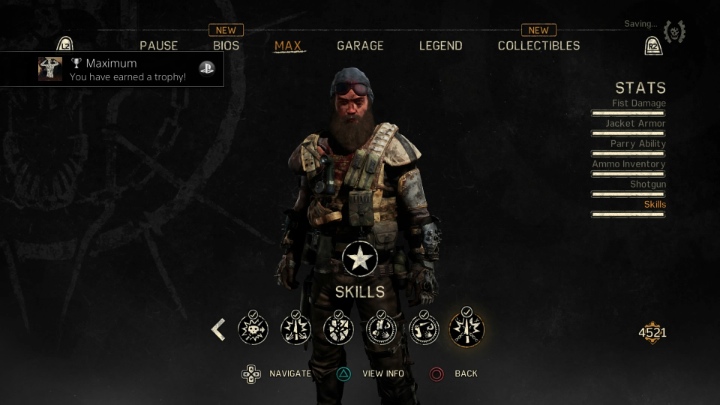720x405 pixels.
Task: Switch to the BIOS tab
Action: click(226, 46)
